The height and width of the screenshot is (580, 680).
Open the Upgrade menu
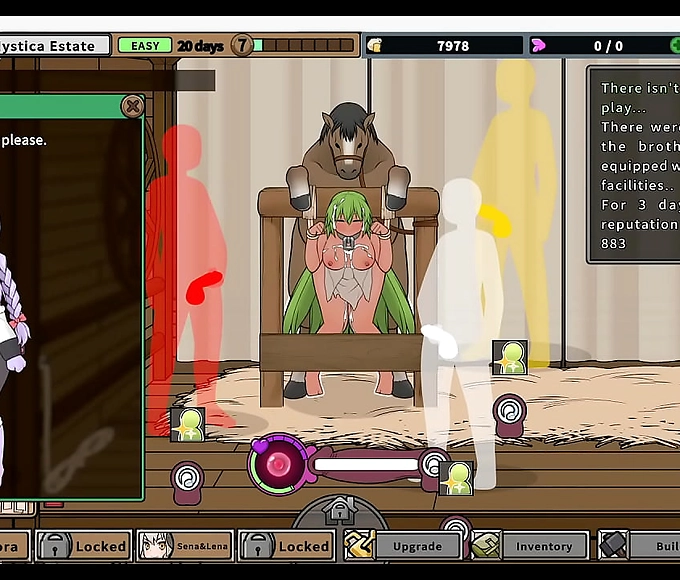pyautogui.click(x=404, y=546)
